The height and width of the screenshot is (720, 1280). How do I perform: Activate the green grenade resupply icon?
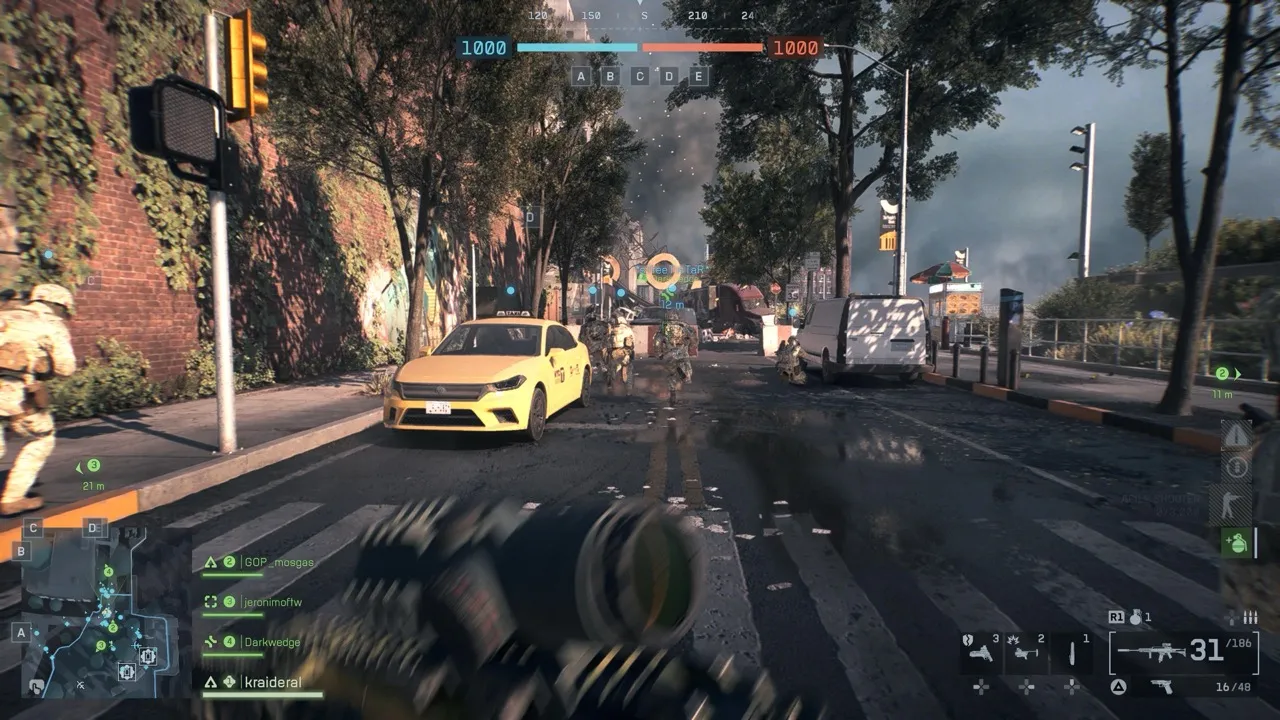click(1236, 543)
